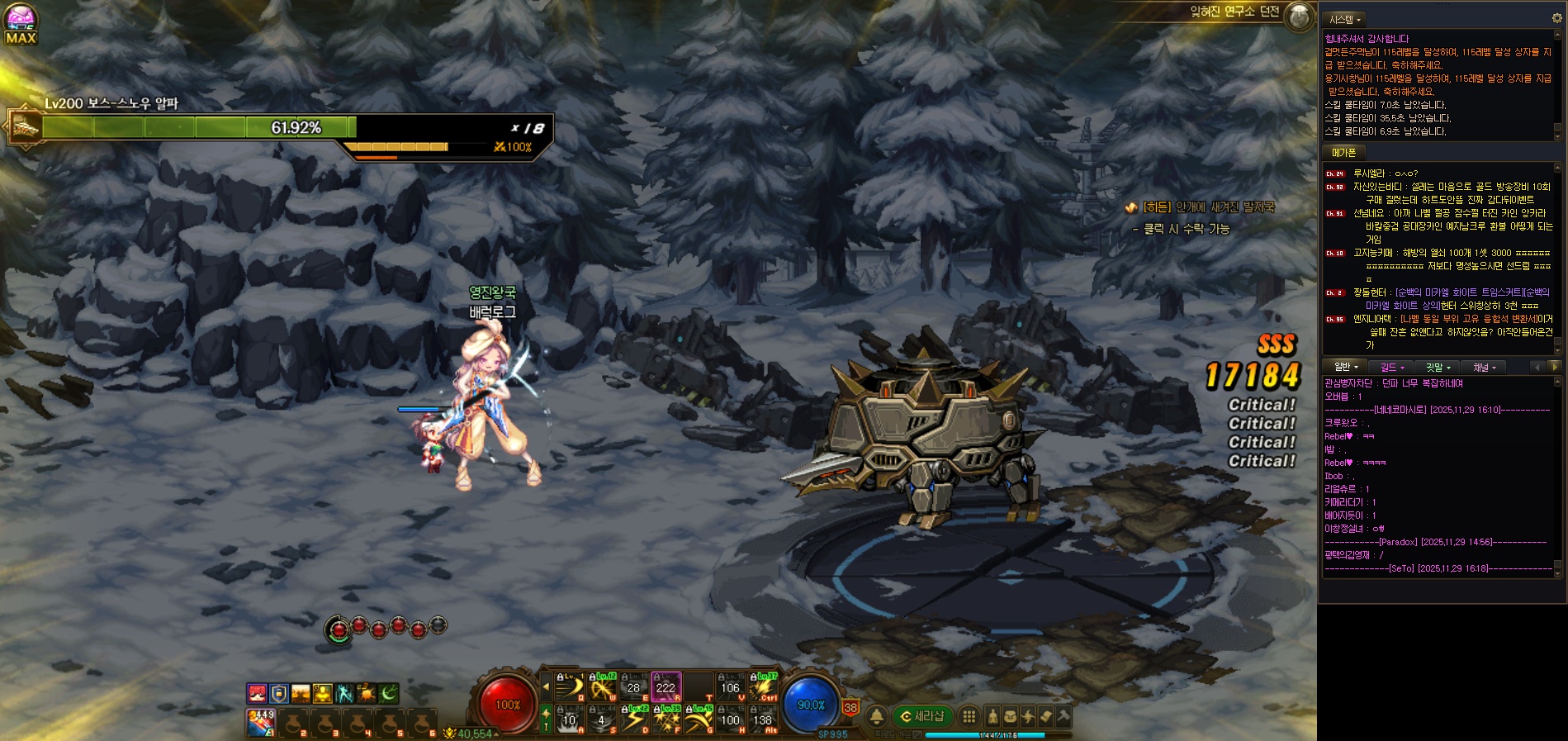Use the D slot lightning skill
The height and width of the screenshot is (741, 1568).
(x=633, y=720)
